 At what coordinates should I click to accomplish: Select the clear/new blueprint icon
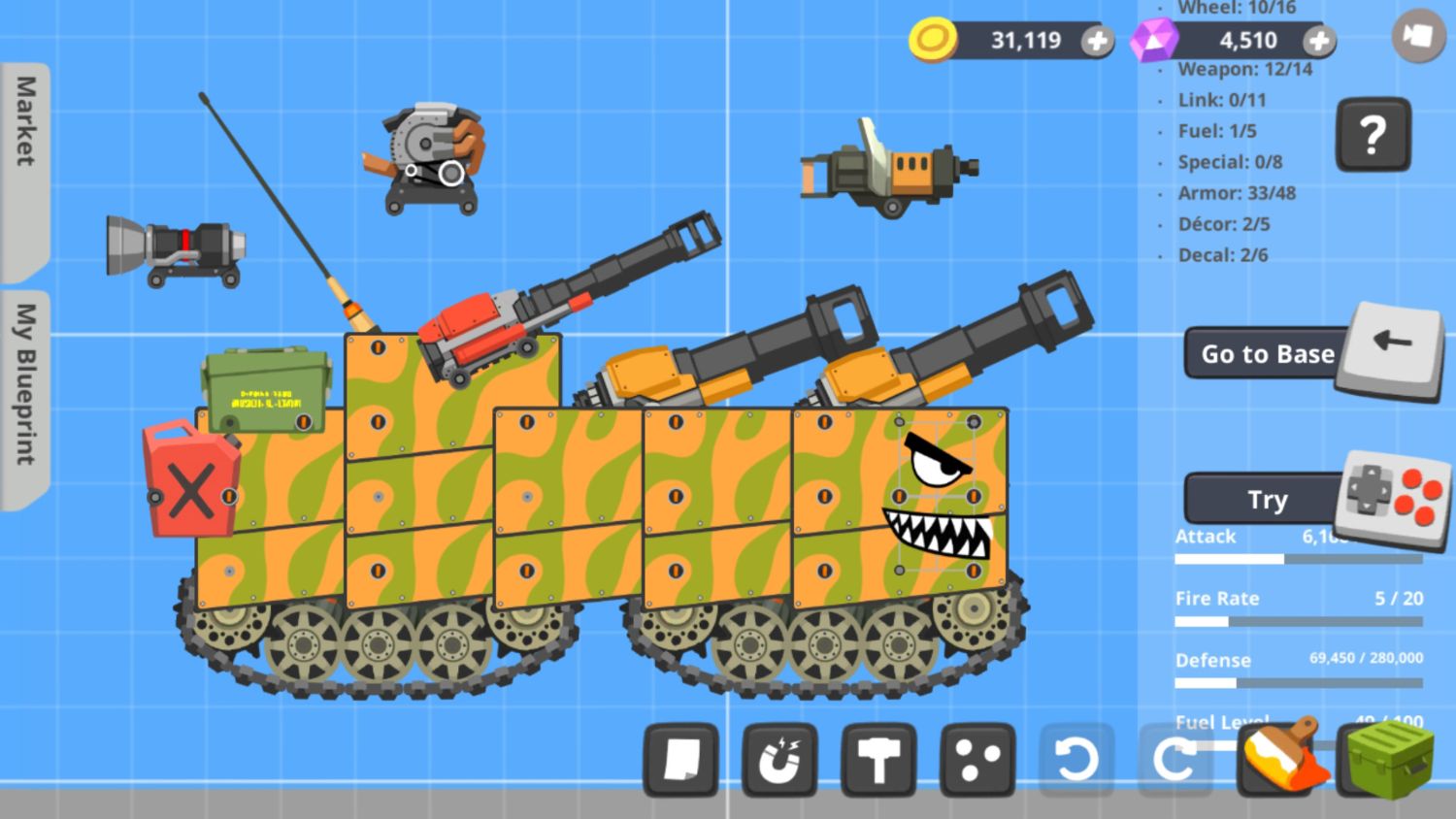680,761
